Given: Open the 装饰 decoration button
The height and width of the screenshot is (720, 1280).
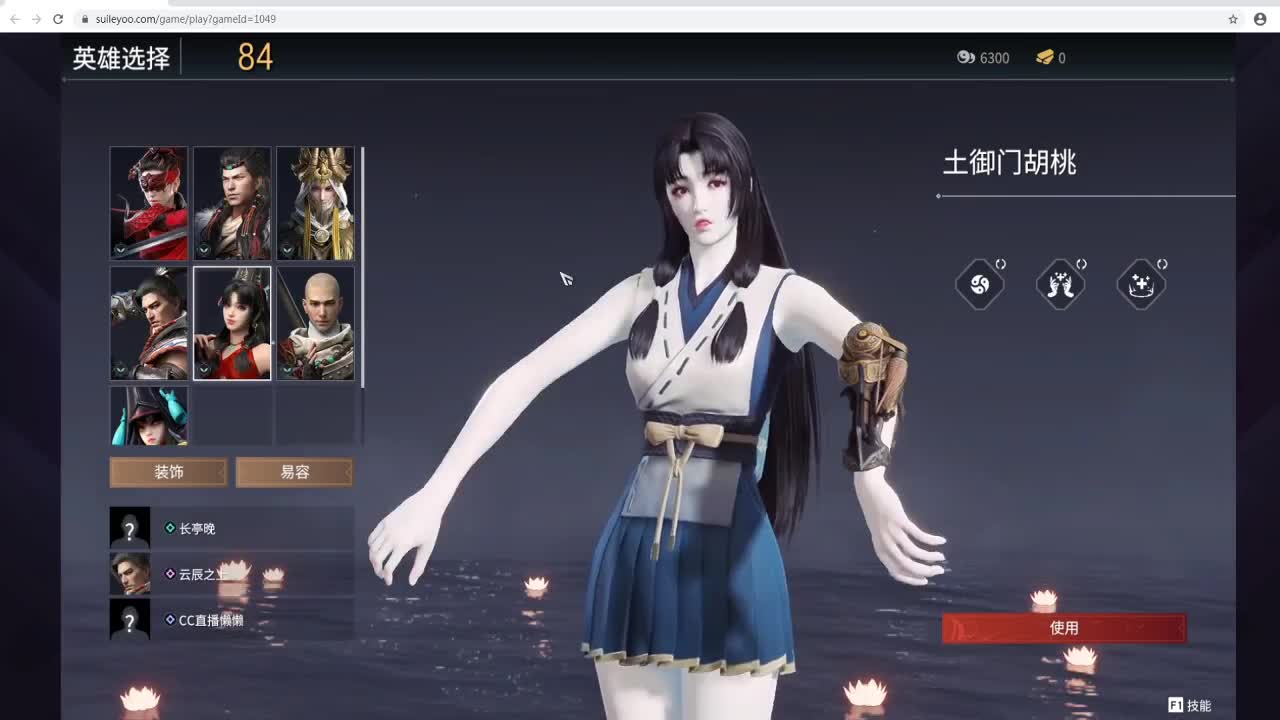Looking at the screenshot, I should click(x=167, y=472).
